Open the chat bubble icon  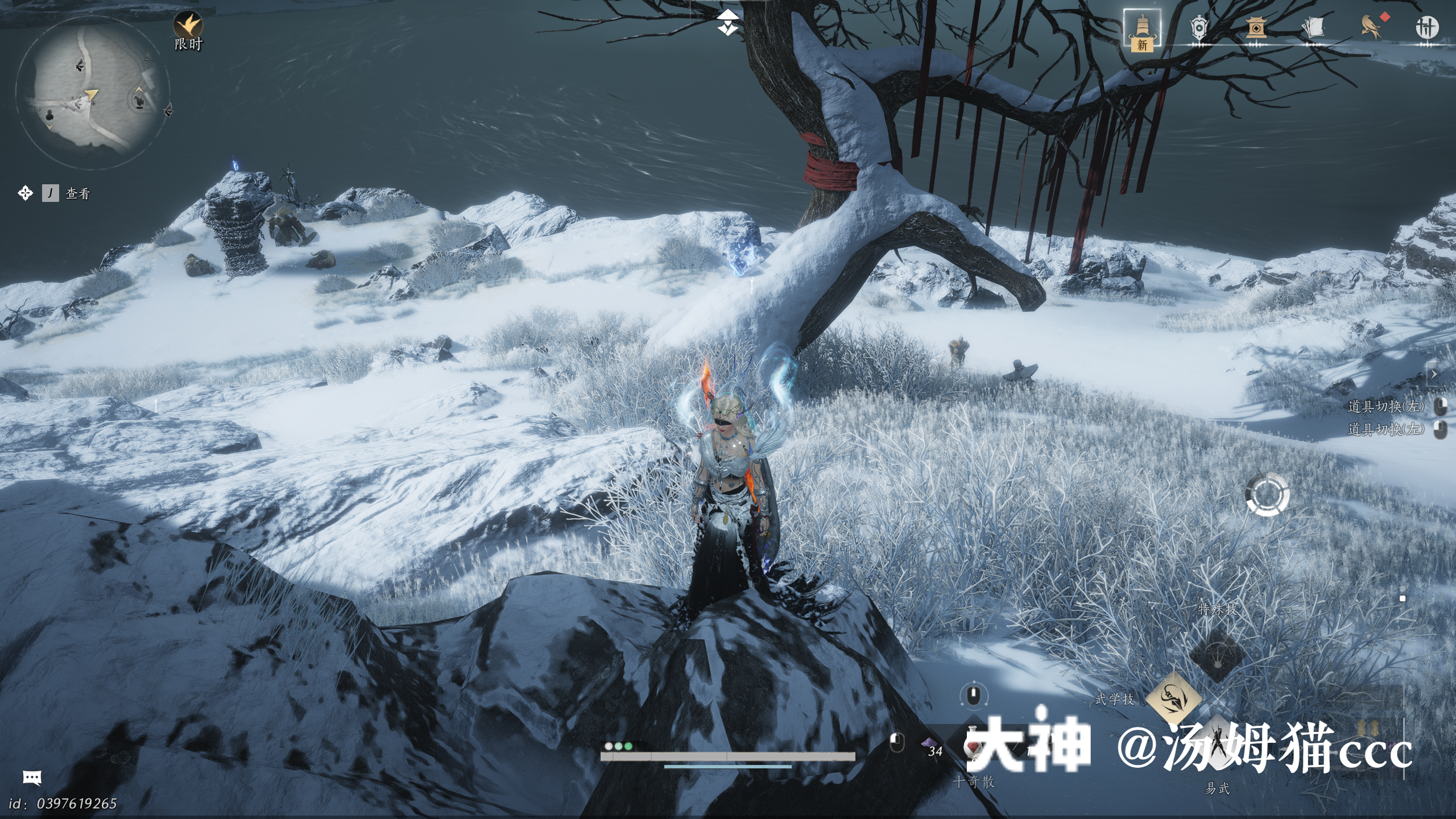click(32, 777)
